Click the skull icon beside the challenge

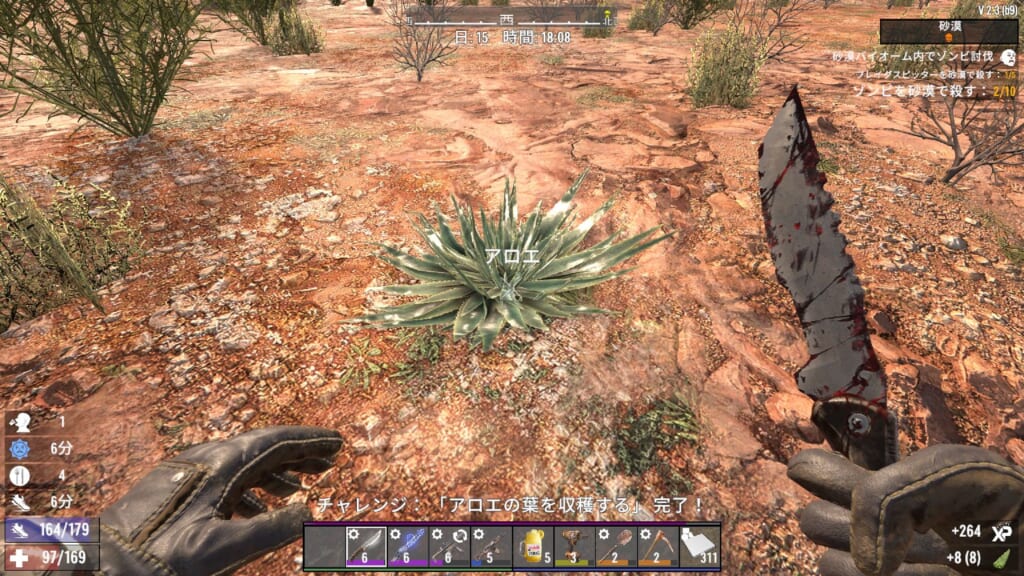[1008, 59]
